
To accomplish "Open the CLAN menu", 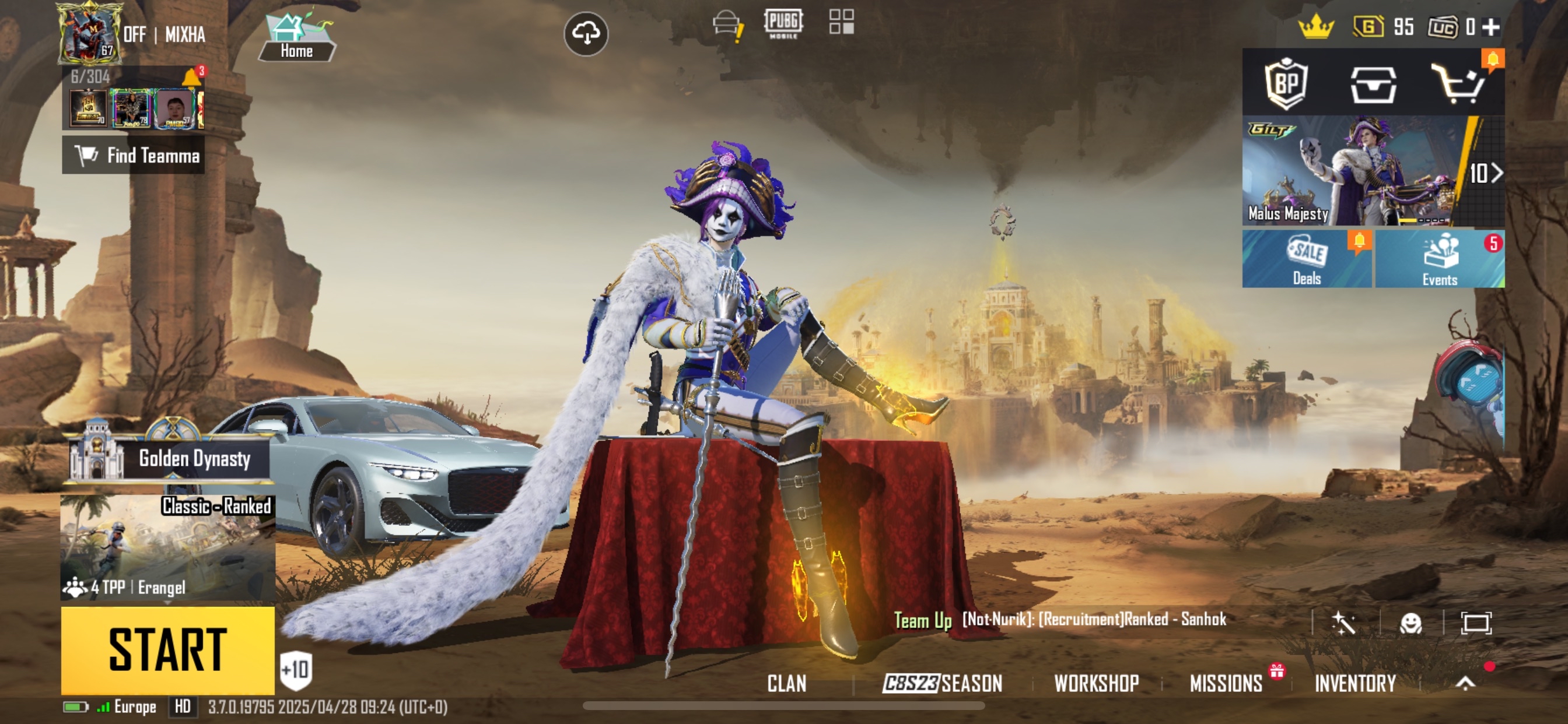I will click(x=786, y=683).
